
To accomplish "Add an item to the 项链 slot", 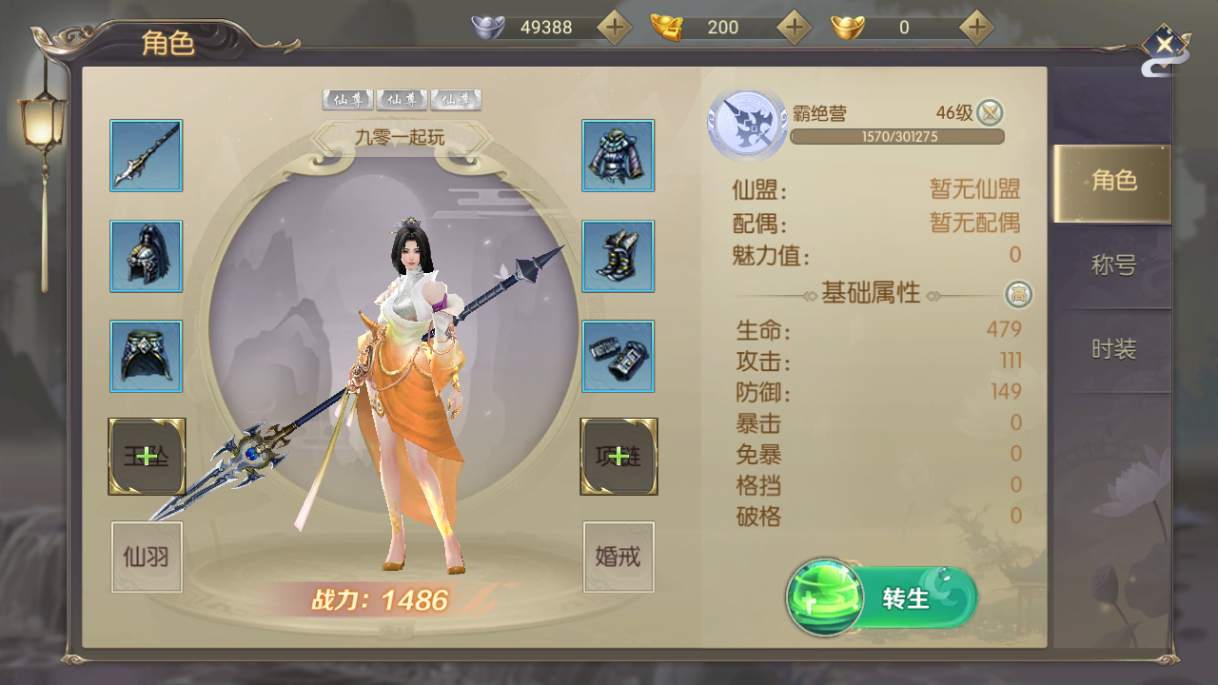I will pyautogui.click(x=618, y=456).
